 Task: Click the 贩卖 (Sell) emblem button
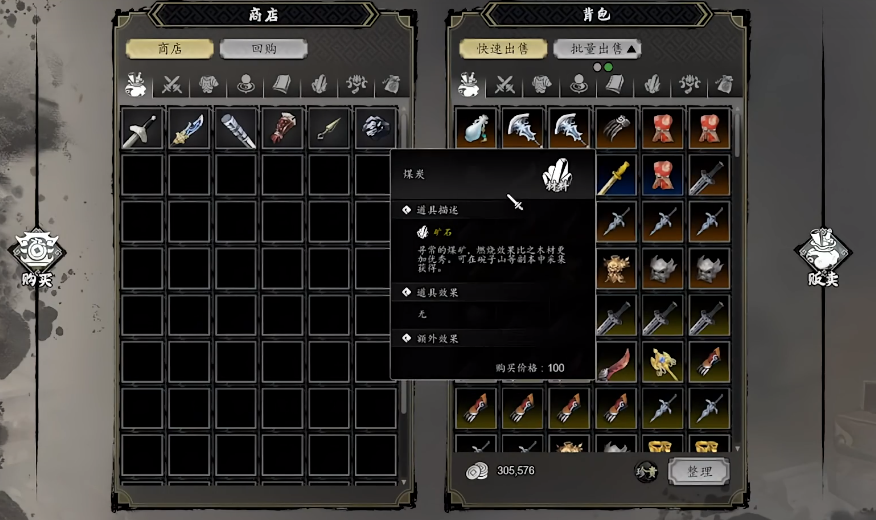point(821,256)
